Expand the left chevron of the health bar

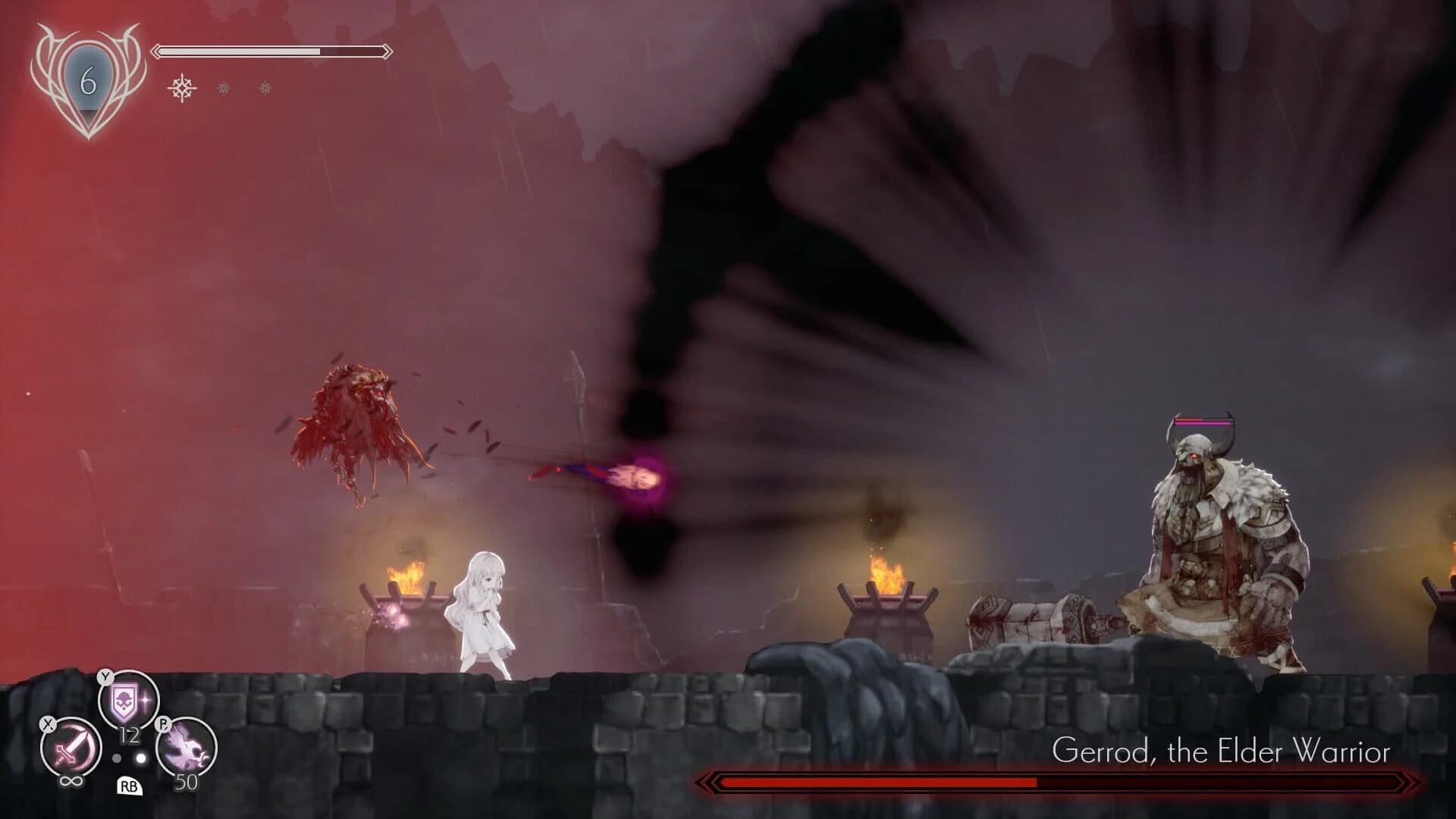tap(157, 51)
